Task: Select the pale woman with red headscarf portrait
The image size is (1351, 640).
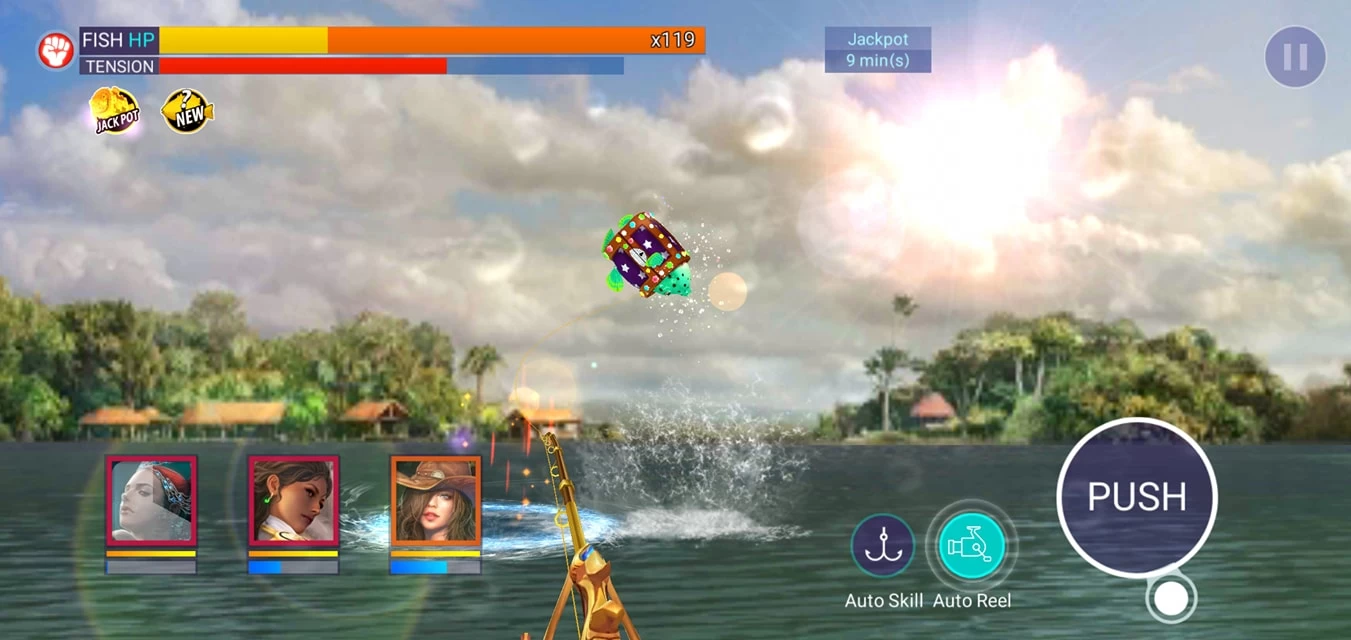Action: click(151, 501)
